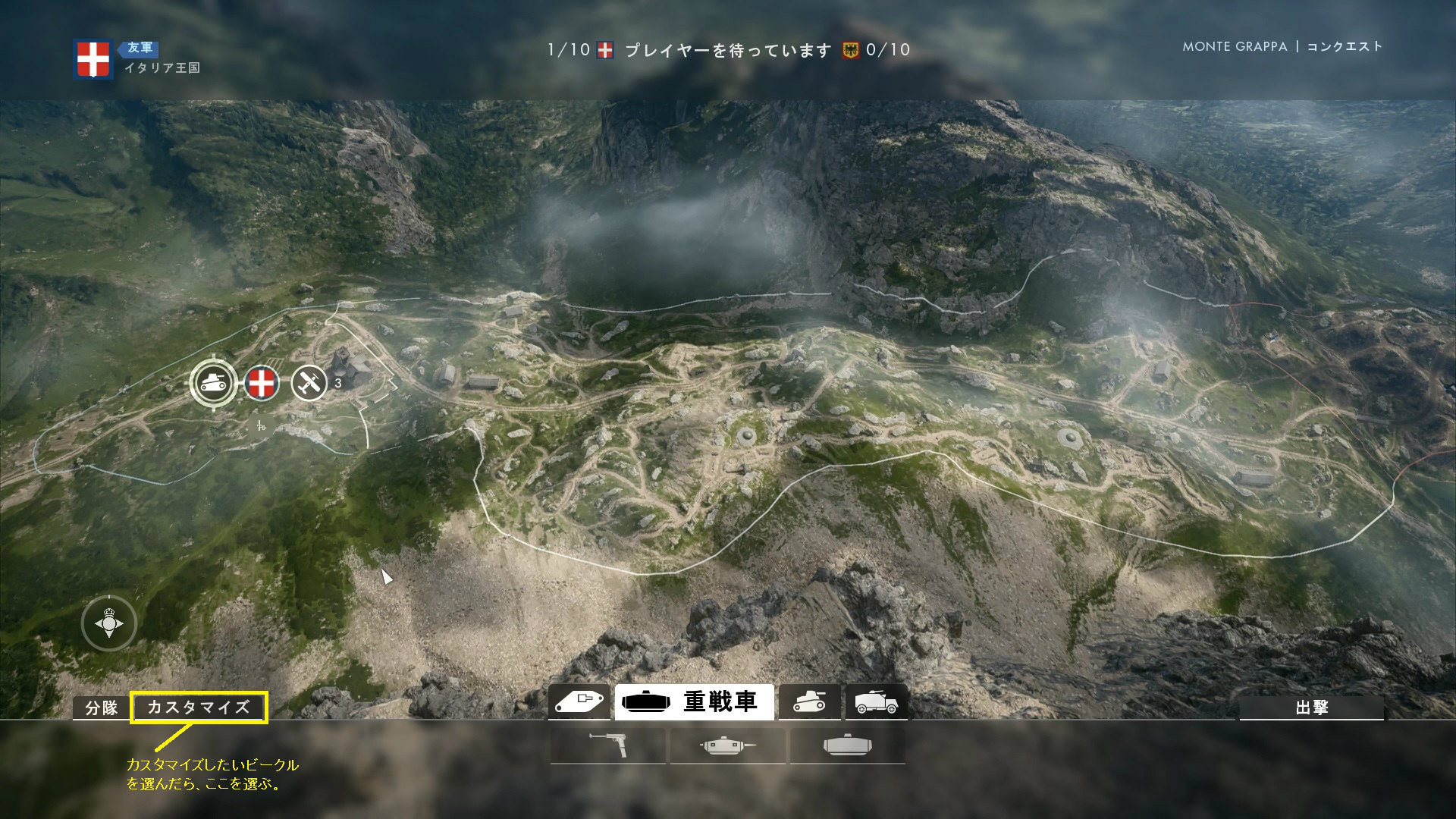Click the stationary weapon marker below the headquarters
Screen dimensions: 1456x819
coord(261,426)
